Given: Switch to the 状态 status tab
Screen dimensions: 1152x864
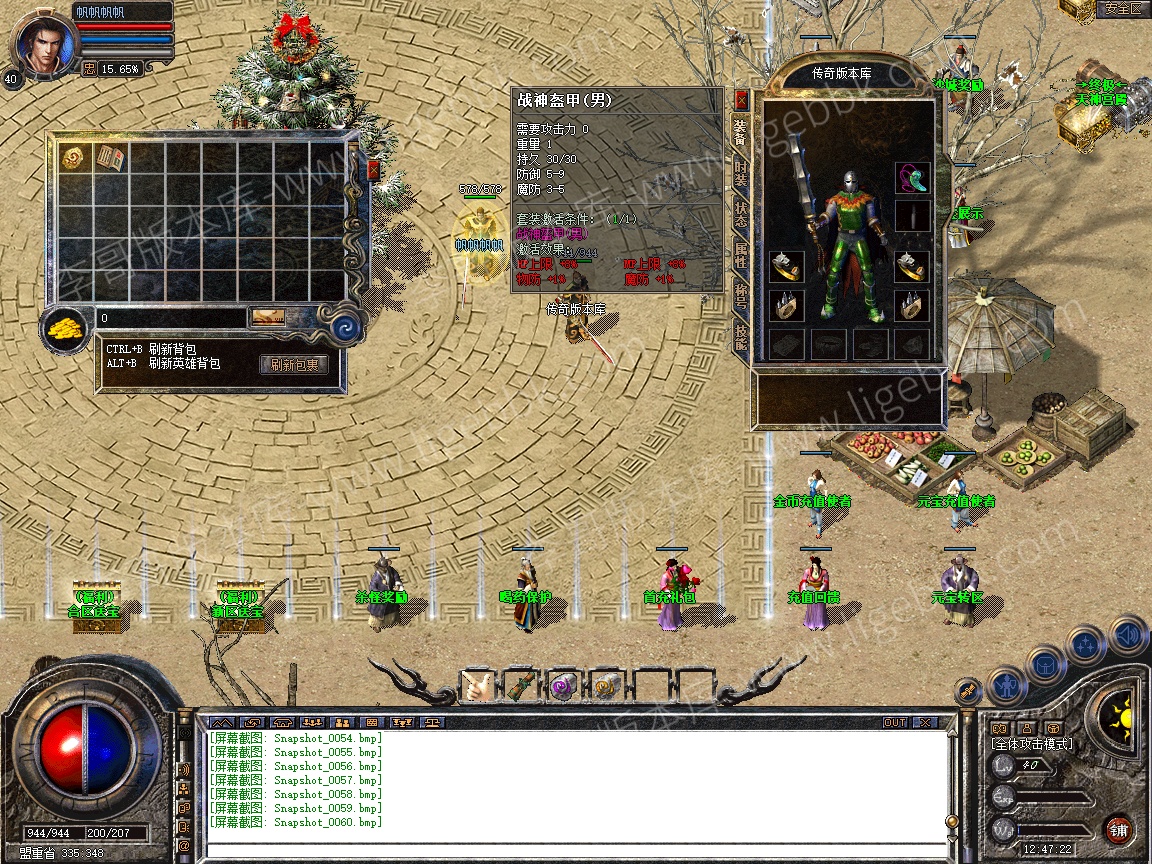Looking at the screenshot, I should pos(741,213).
